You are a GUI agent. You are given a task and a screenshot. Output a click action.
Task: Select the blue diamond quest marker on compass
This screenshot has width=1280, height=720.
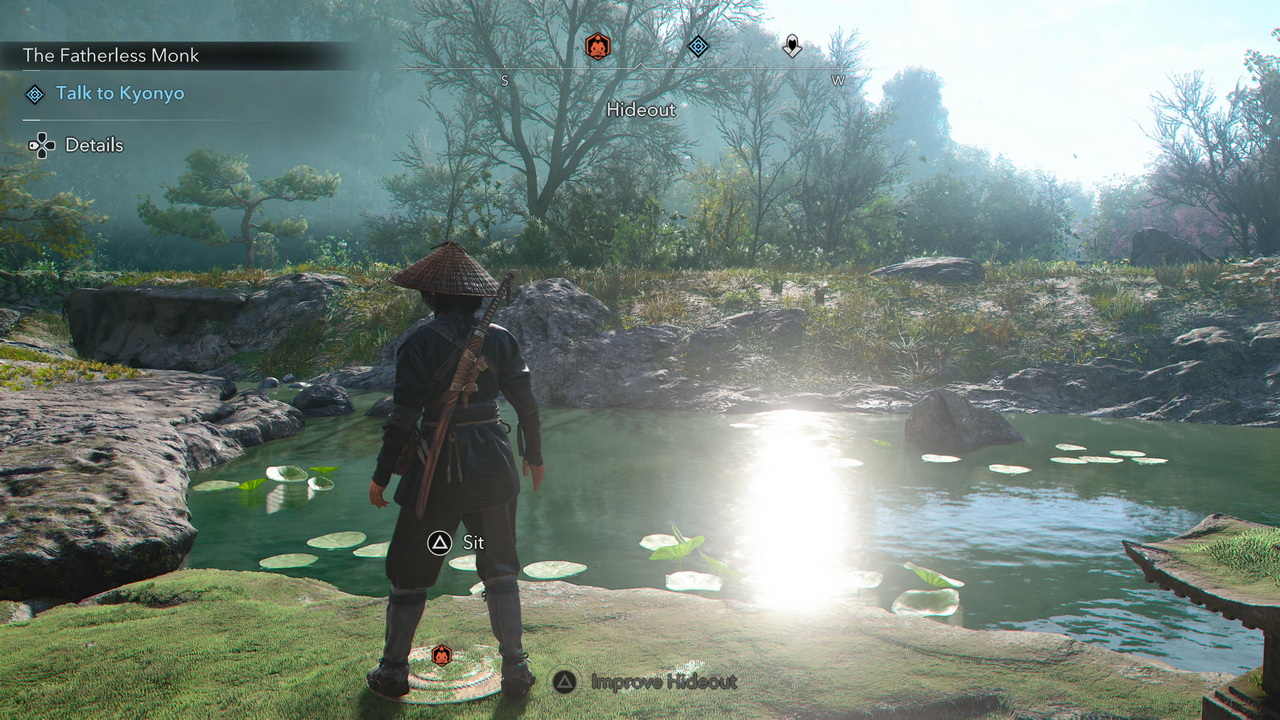point(698,46)
